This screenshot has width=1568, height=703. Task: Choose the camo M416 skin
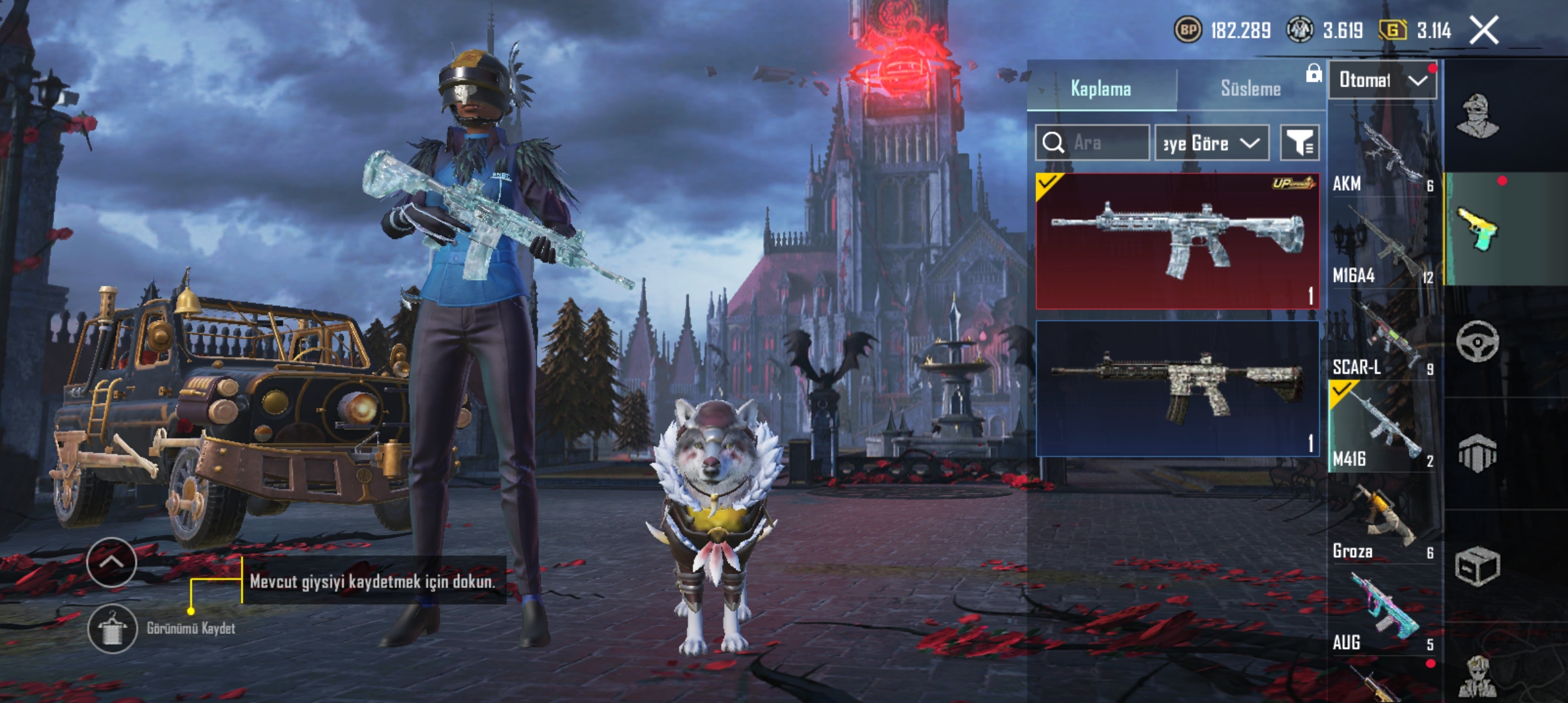click(x=1177, y=388)
